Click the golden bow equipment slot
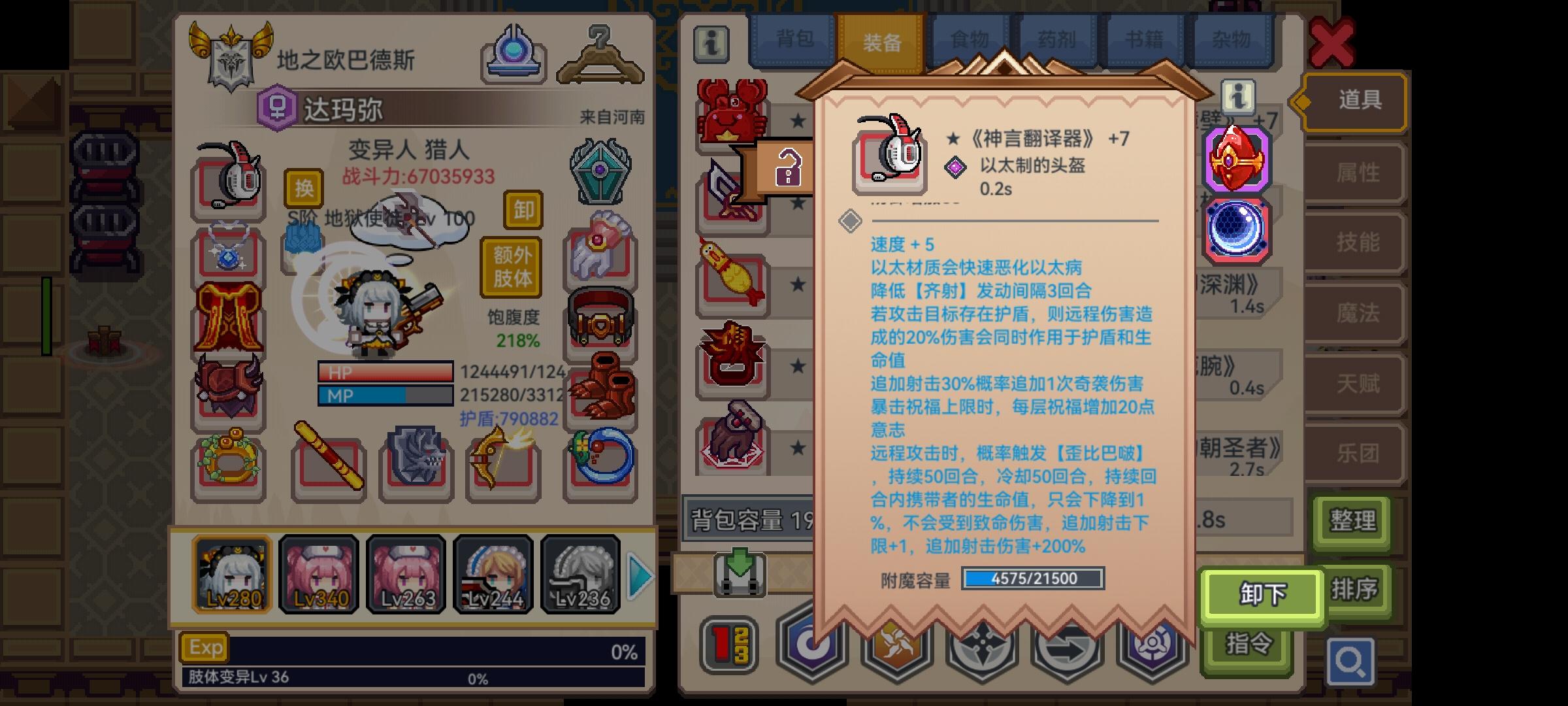Image resolution: width=1568 pixels, height=706 pixels. click(503, 463)
